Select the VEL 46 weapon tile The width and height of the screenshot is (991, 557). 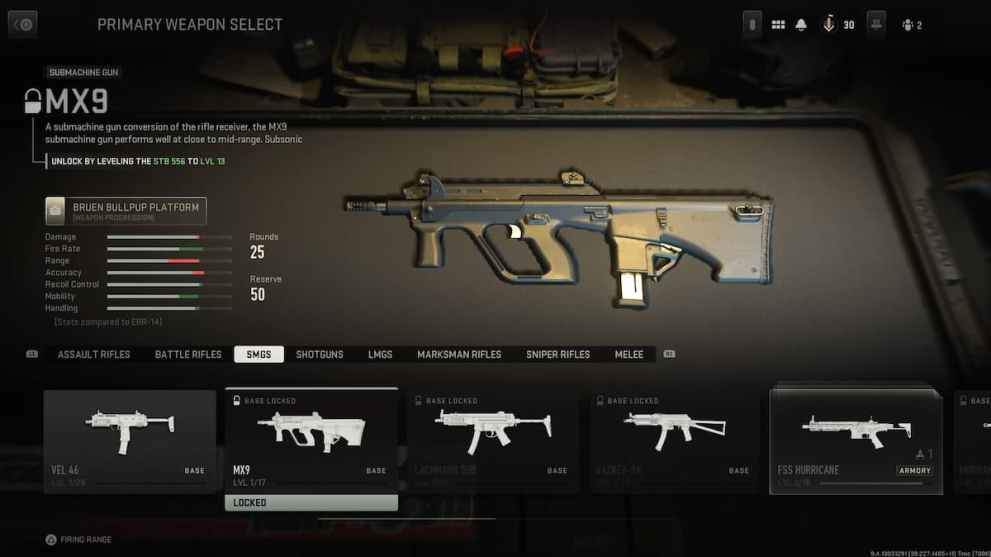click(x=130, y=440)
